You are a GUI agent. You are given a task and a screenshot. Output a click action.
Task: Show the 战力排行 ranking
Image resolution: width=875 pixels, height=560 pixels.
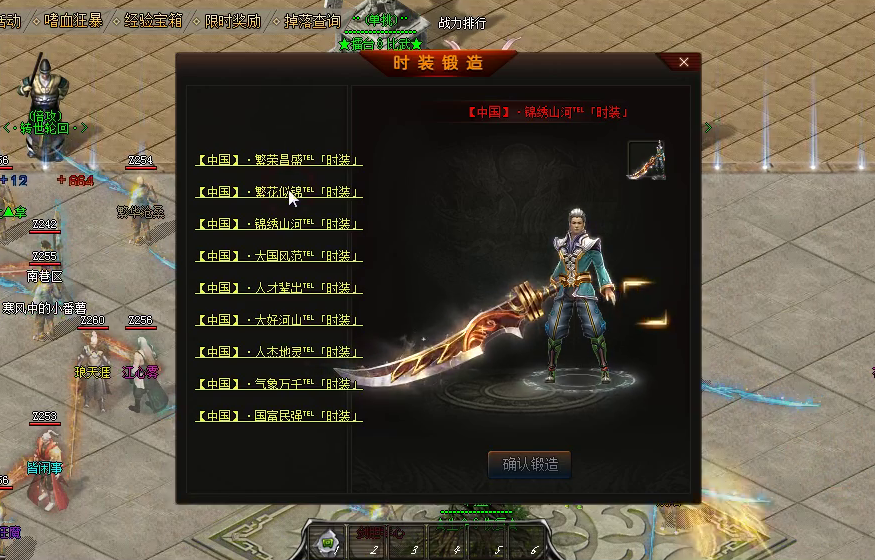[x=463, y=23]
